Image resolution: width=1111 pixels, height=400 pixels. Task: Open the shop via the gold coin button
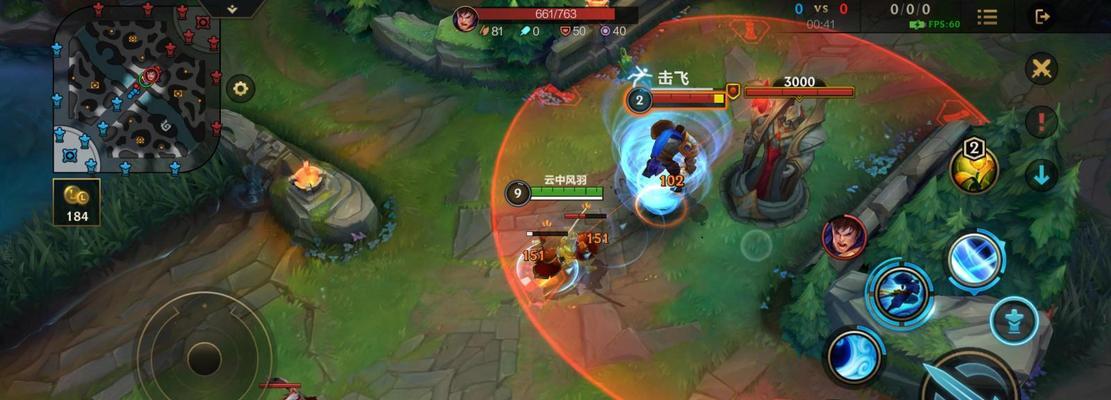76,201
